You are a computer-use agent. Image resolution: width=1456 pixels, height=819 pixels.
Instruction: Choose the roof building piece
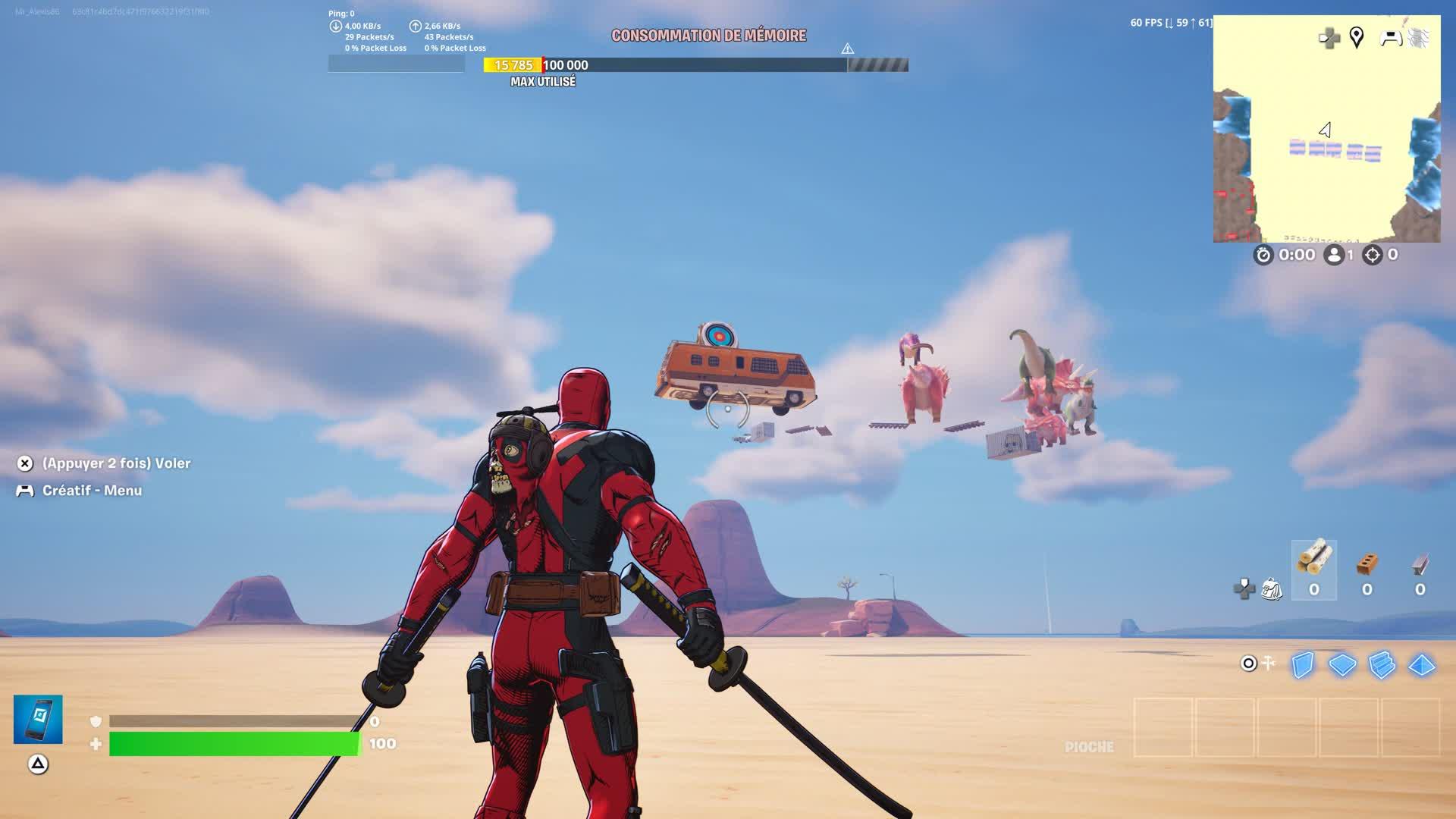coord(1421,665)
